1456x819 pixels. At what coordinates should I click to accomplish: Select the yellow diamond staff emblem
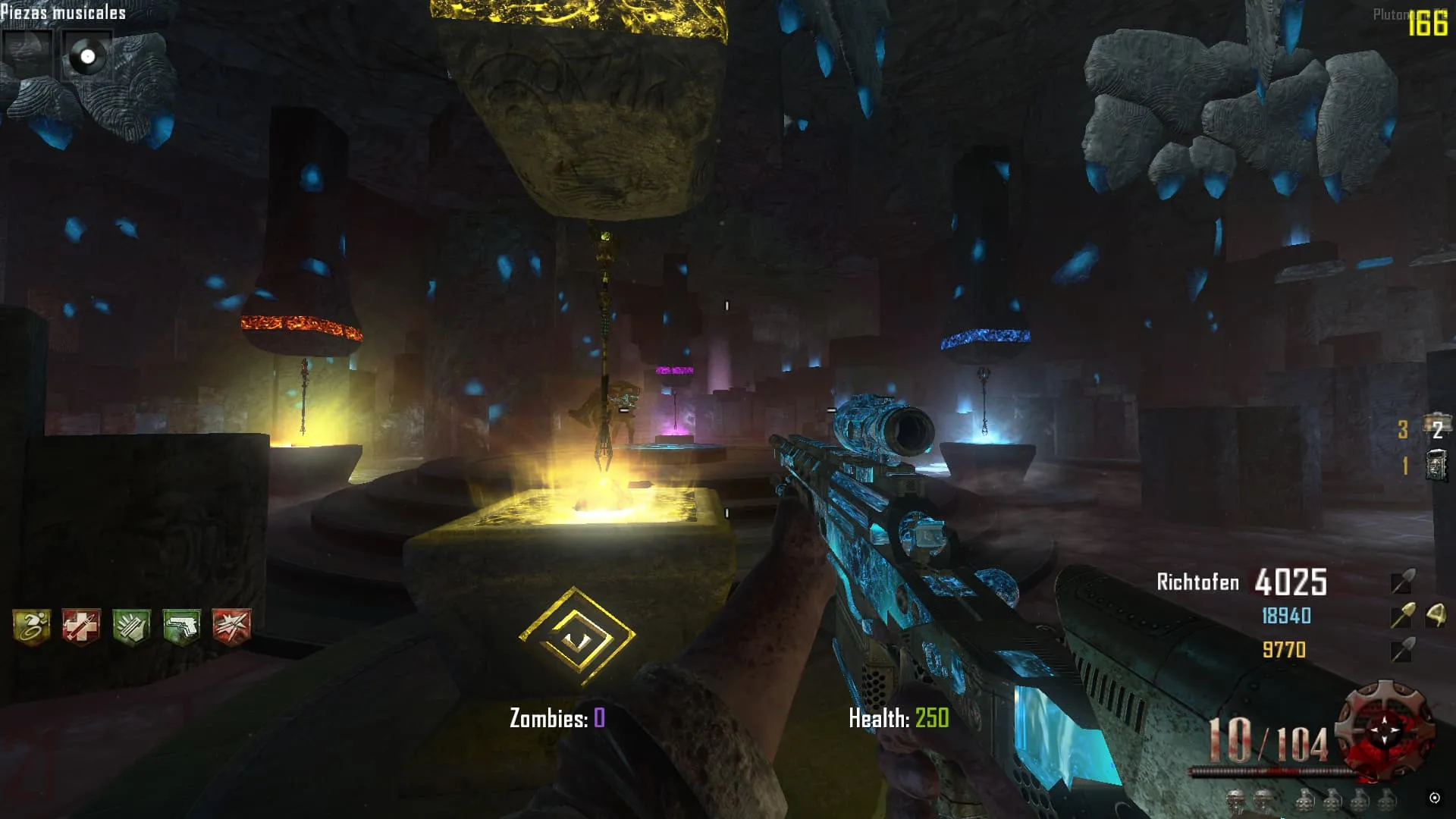[x=576, y=637]
